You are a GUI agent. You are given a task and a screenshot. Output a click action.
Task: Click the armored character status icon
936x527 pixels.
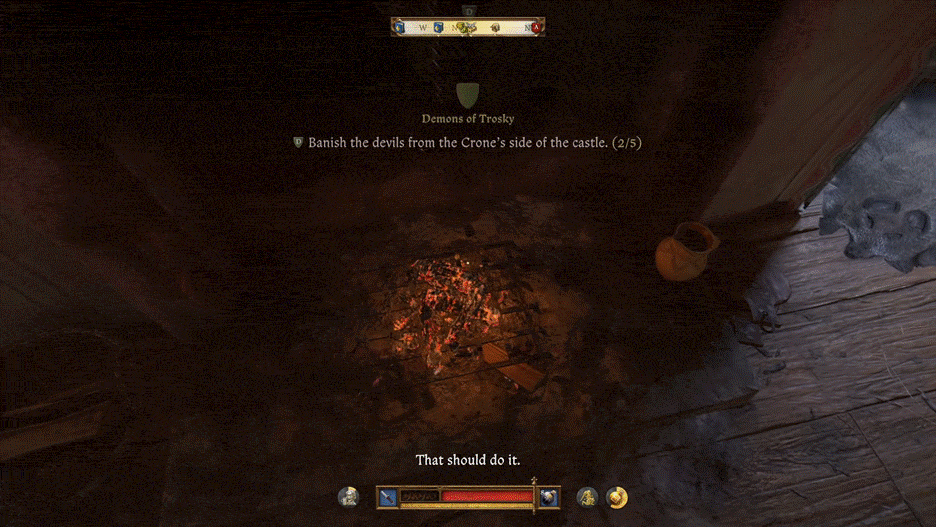[x=349, y=496]
